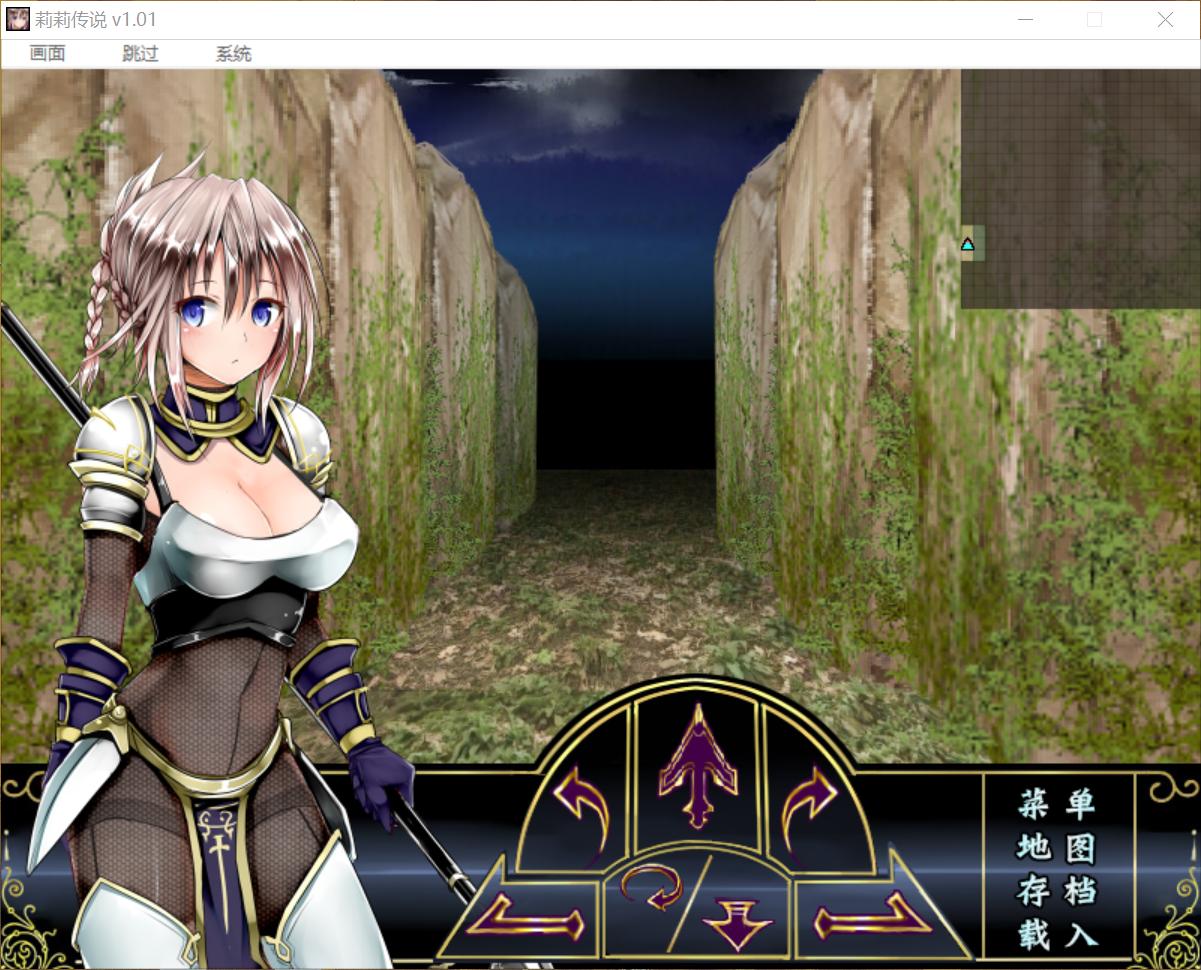This screenshot has height=970, width=1201.
Task: Open the 跳过 menu
Action: pos(140,54)
